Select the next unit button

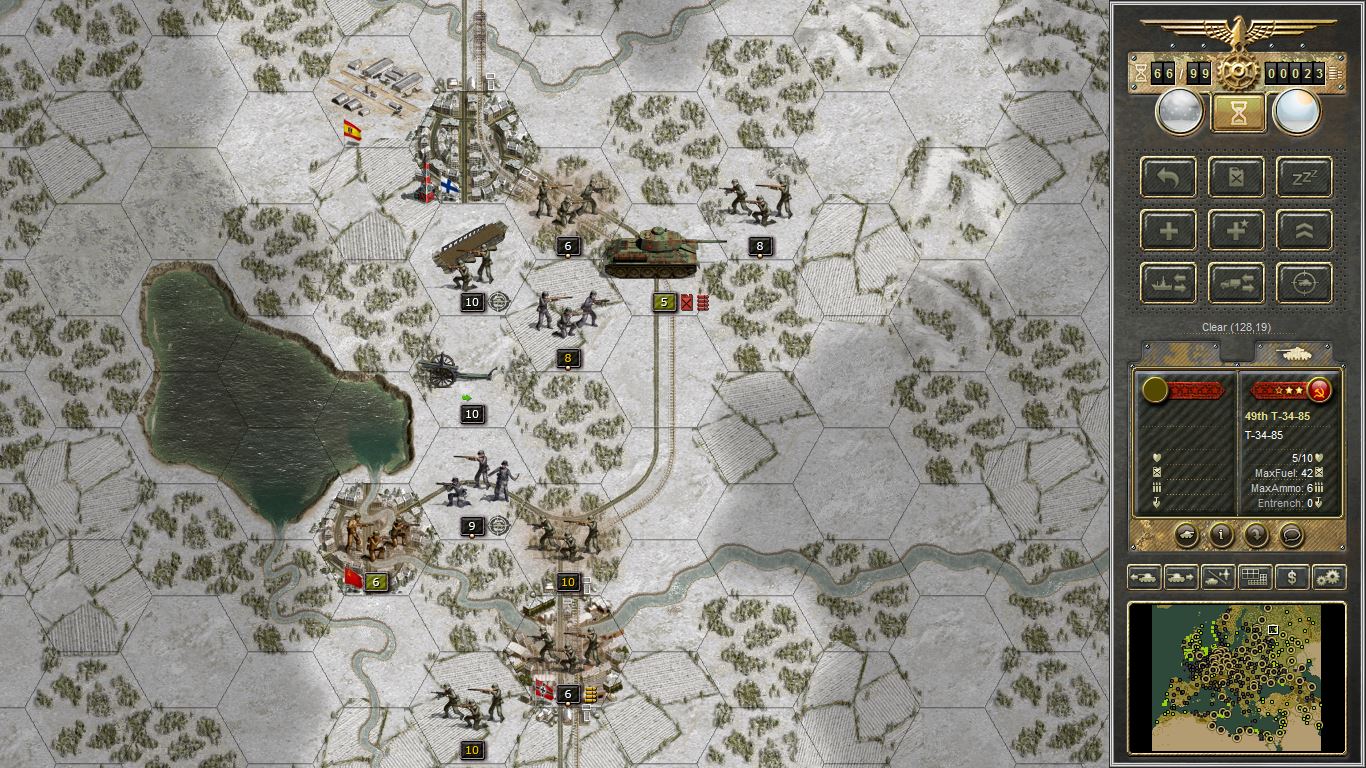point(1180,577)
